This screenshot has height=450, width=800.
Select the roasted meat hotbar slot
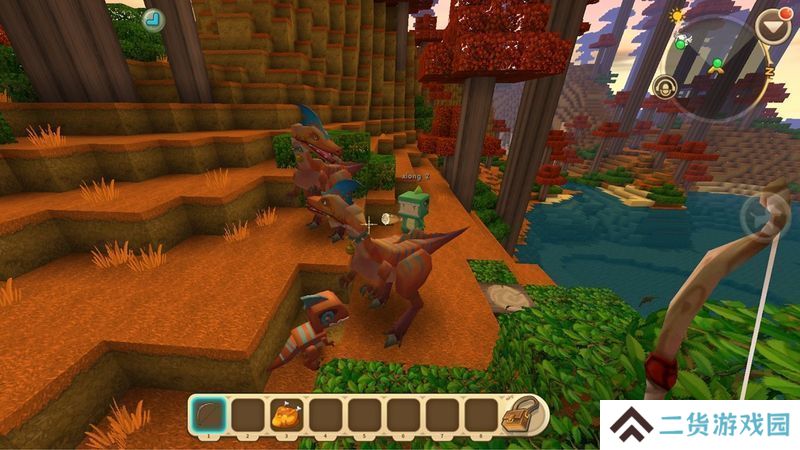tap(284, 414)
